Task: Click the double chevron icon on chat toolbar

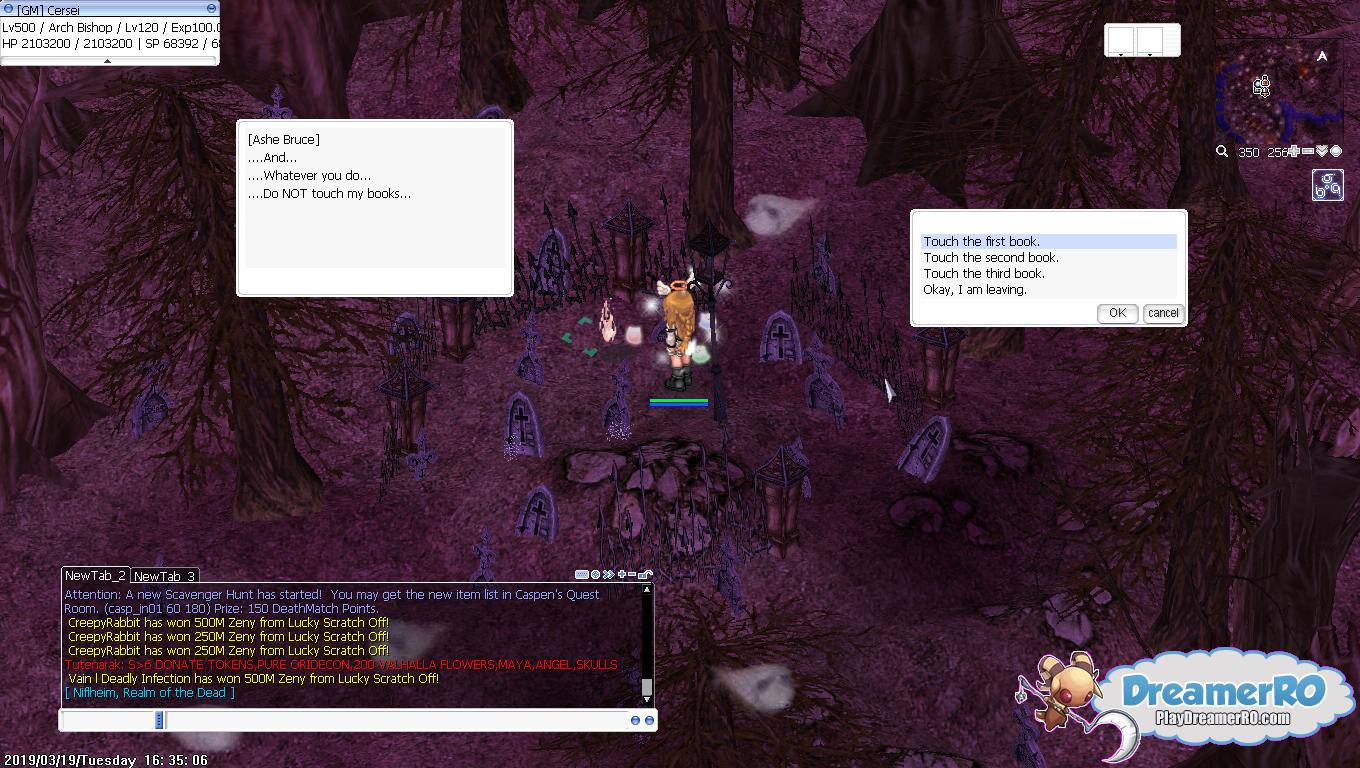Action: point(608,574)
